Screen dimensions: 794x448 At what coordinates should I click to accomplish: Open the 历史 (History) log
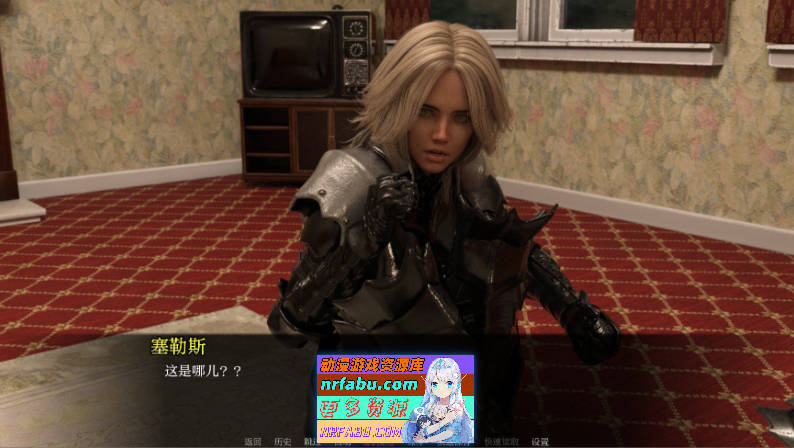[283, 441]
